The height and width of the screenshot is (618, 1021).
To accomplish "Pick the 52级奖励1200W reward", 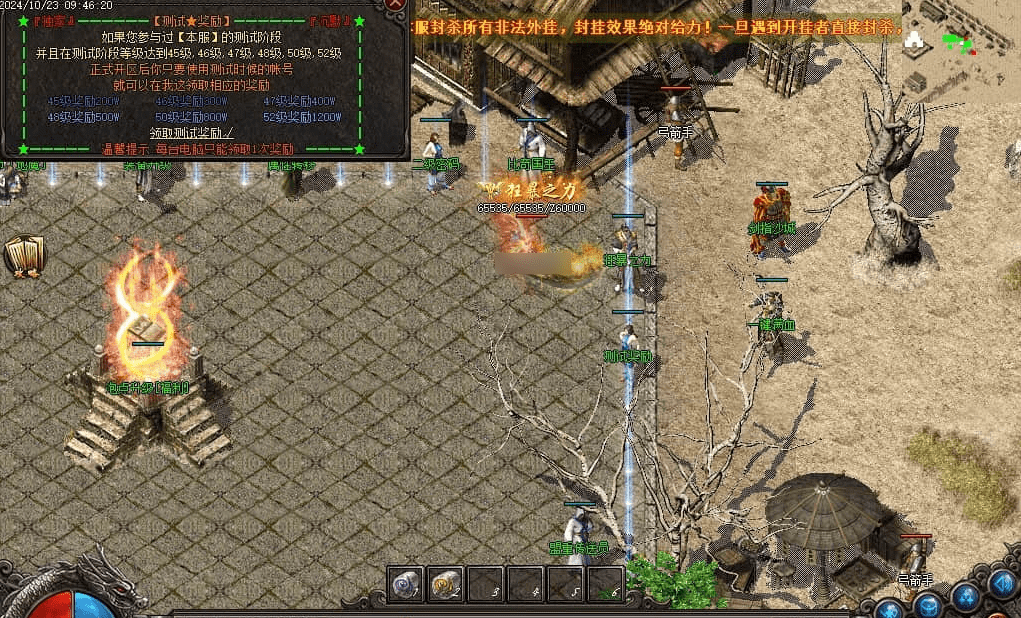I will coord(301,116).
